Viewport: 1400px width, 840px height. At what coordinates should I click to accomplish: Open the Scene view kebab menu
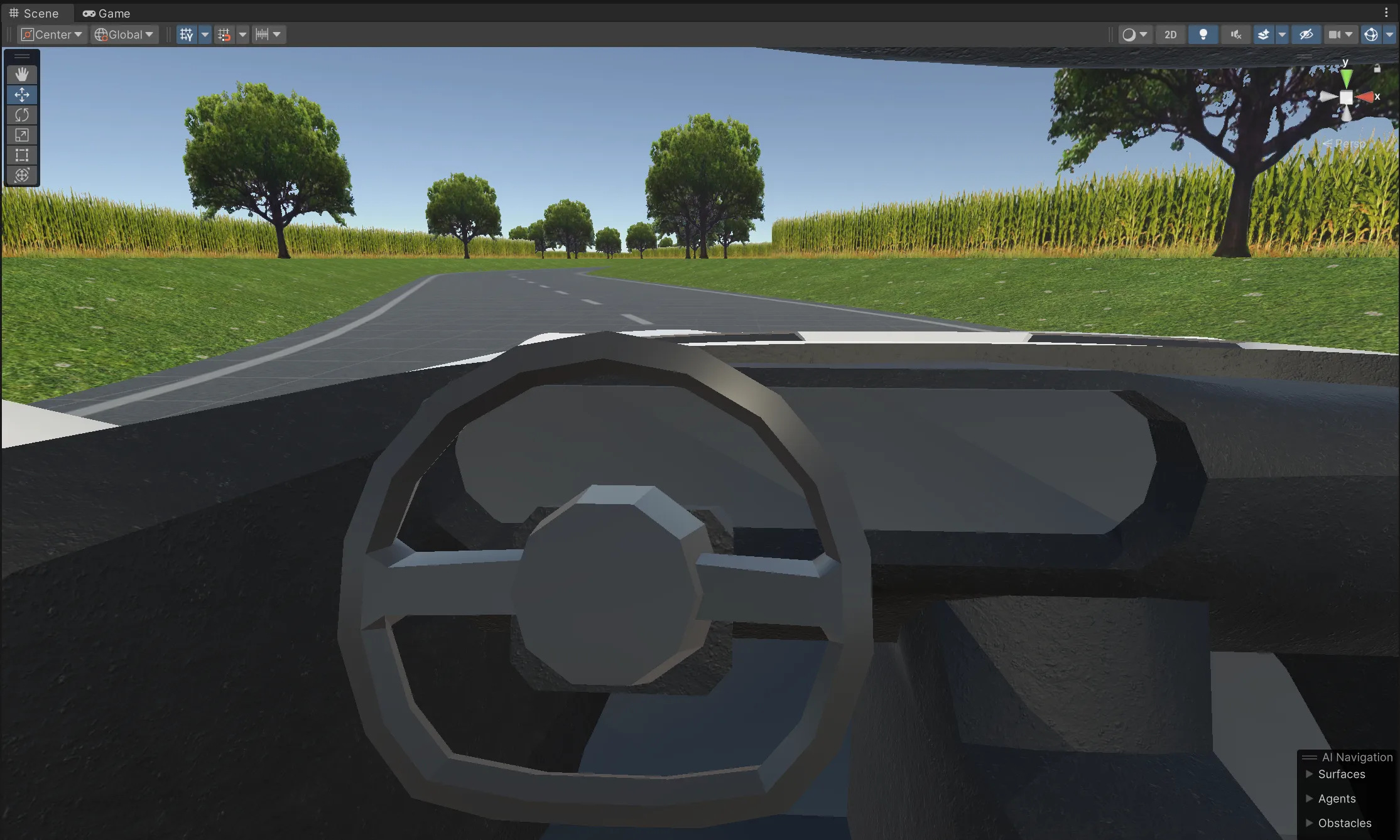point(1387,13)
